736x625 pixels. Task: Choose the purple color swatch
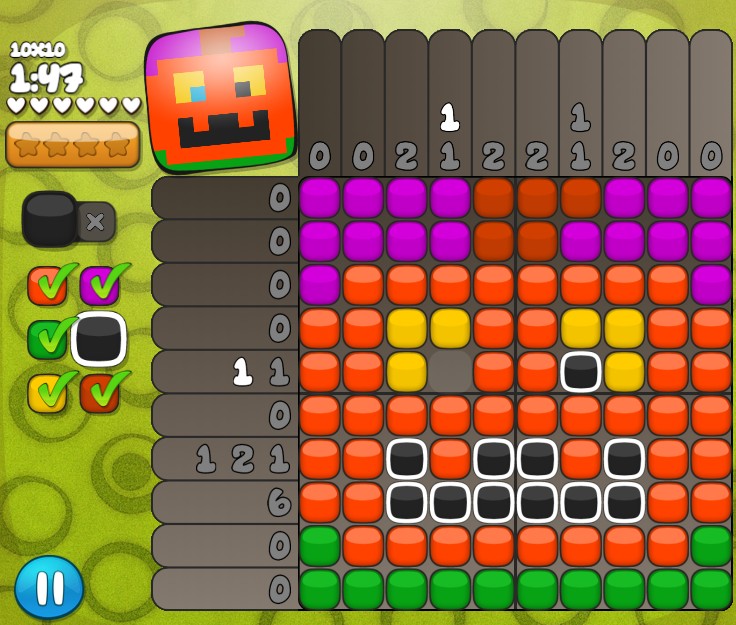pos(99,286)
